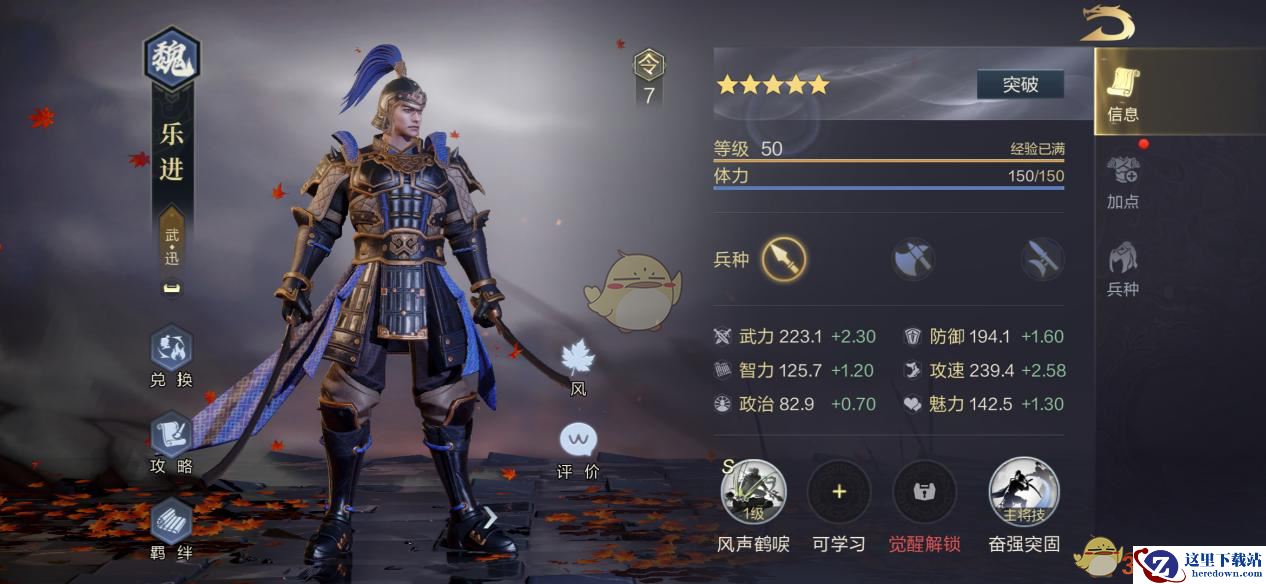
Task: Inspect the 风声鹤唳 skill
Action: pyautogui.click(x=753, y=492)
